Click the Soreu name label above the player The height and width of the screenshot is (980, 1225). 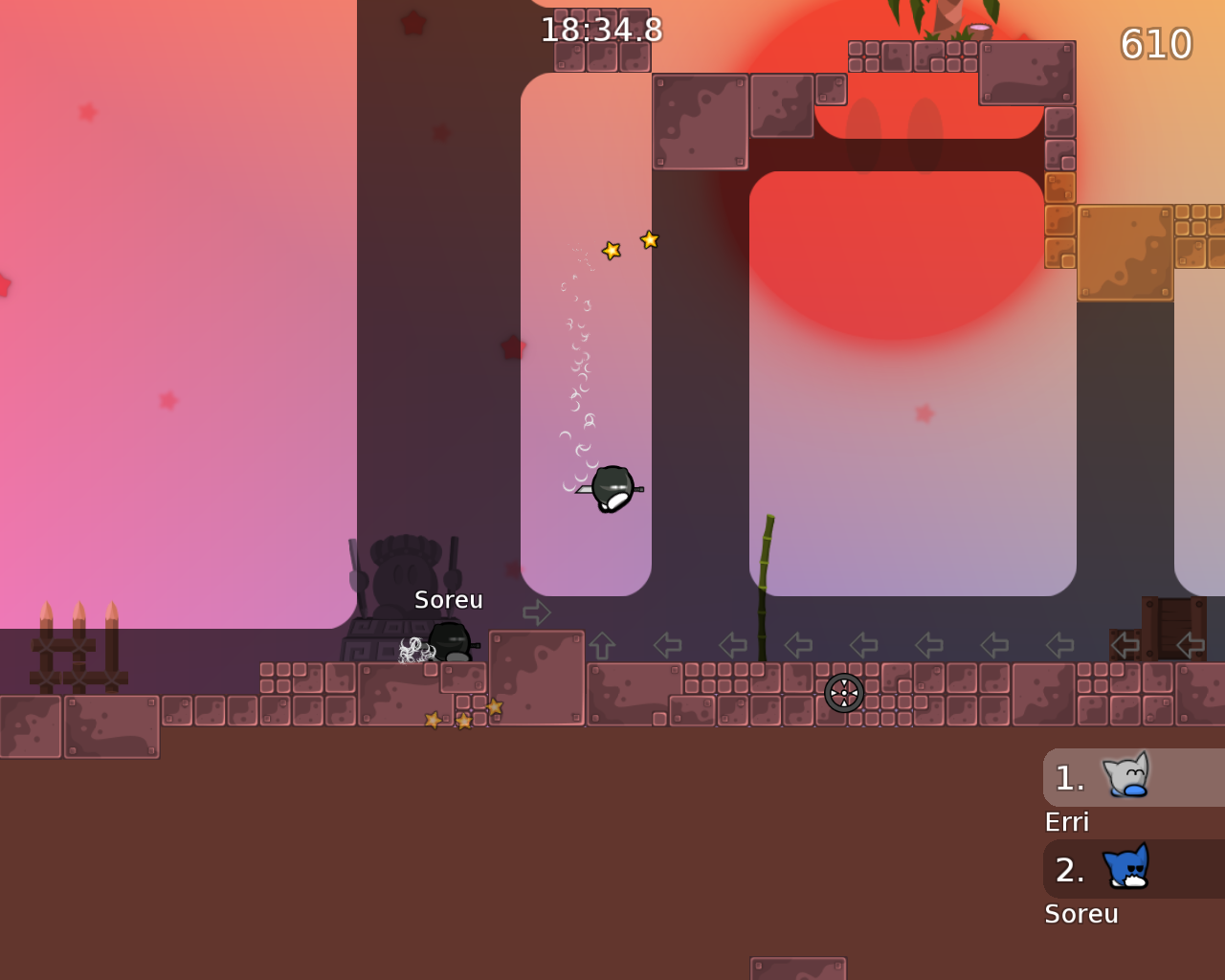(448, 599)
